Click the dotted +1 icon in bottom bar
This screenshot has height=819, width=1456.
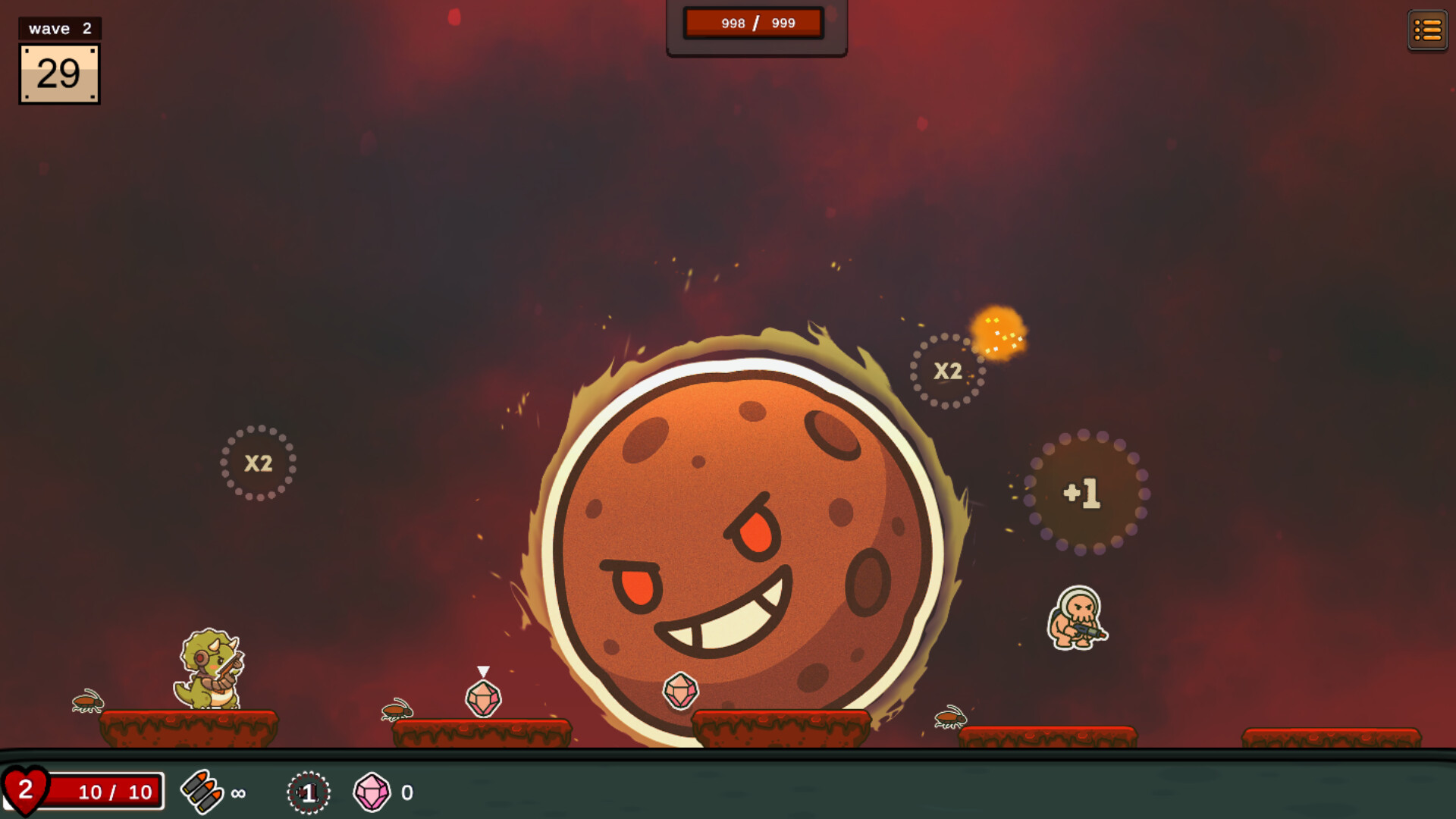coord(306,793)
